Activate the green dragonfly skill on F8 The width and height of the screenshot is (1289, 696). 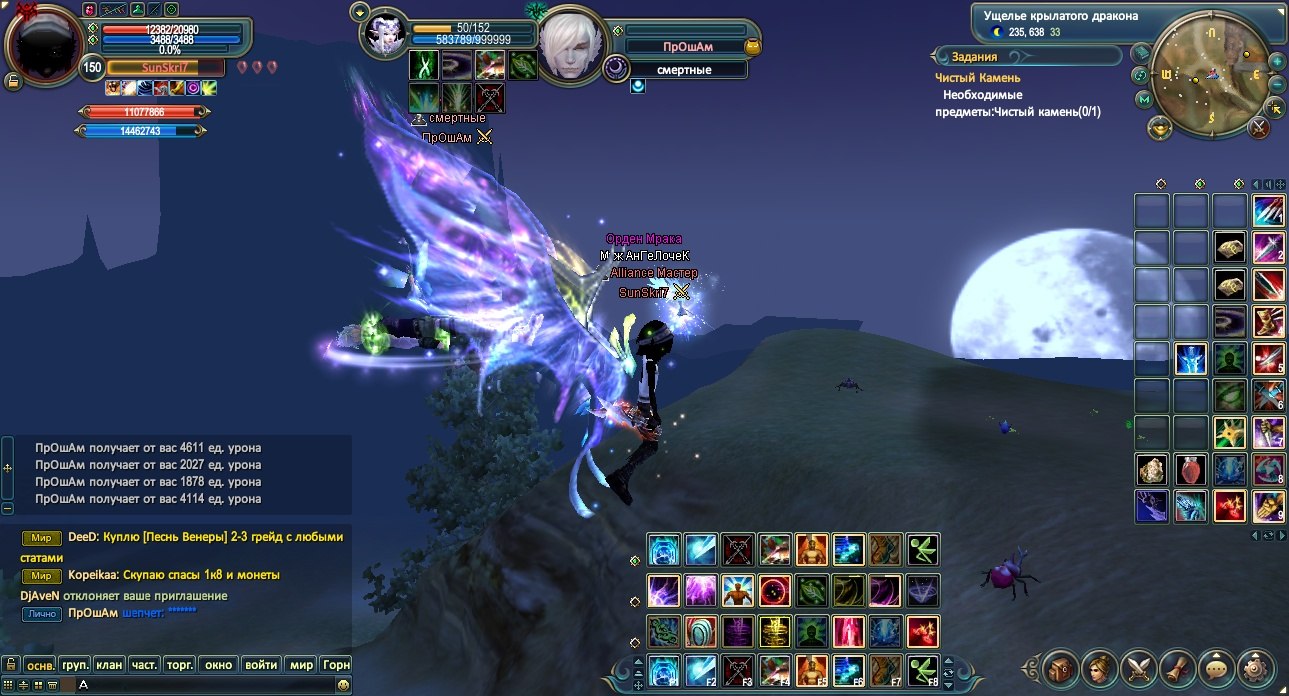click(x=921, y=670)
